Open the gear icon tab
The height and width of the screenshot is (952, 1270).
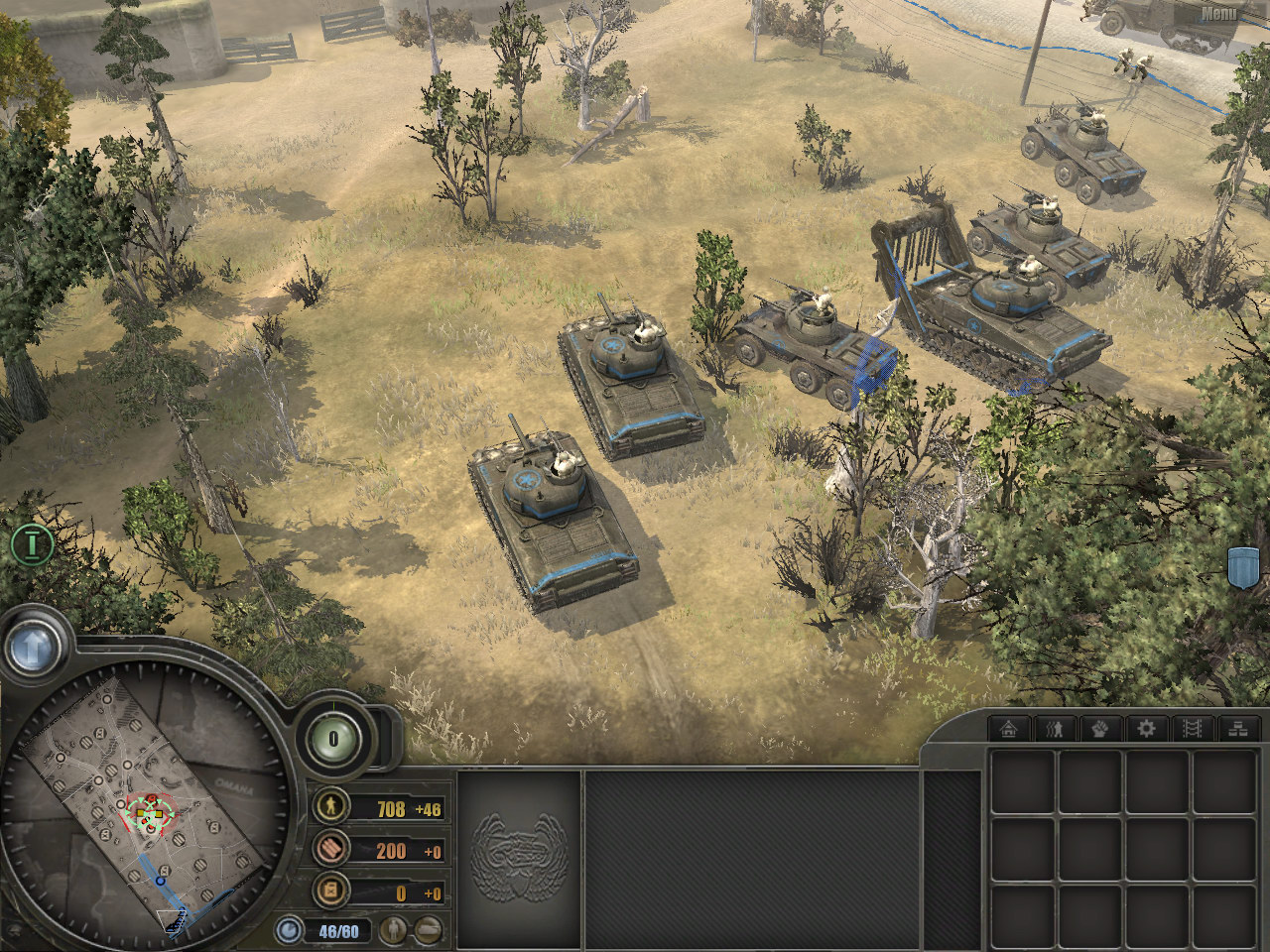[1146, 729]
